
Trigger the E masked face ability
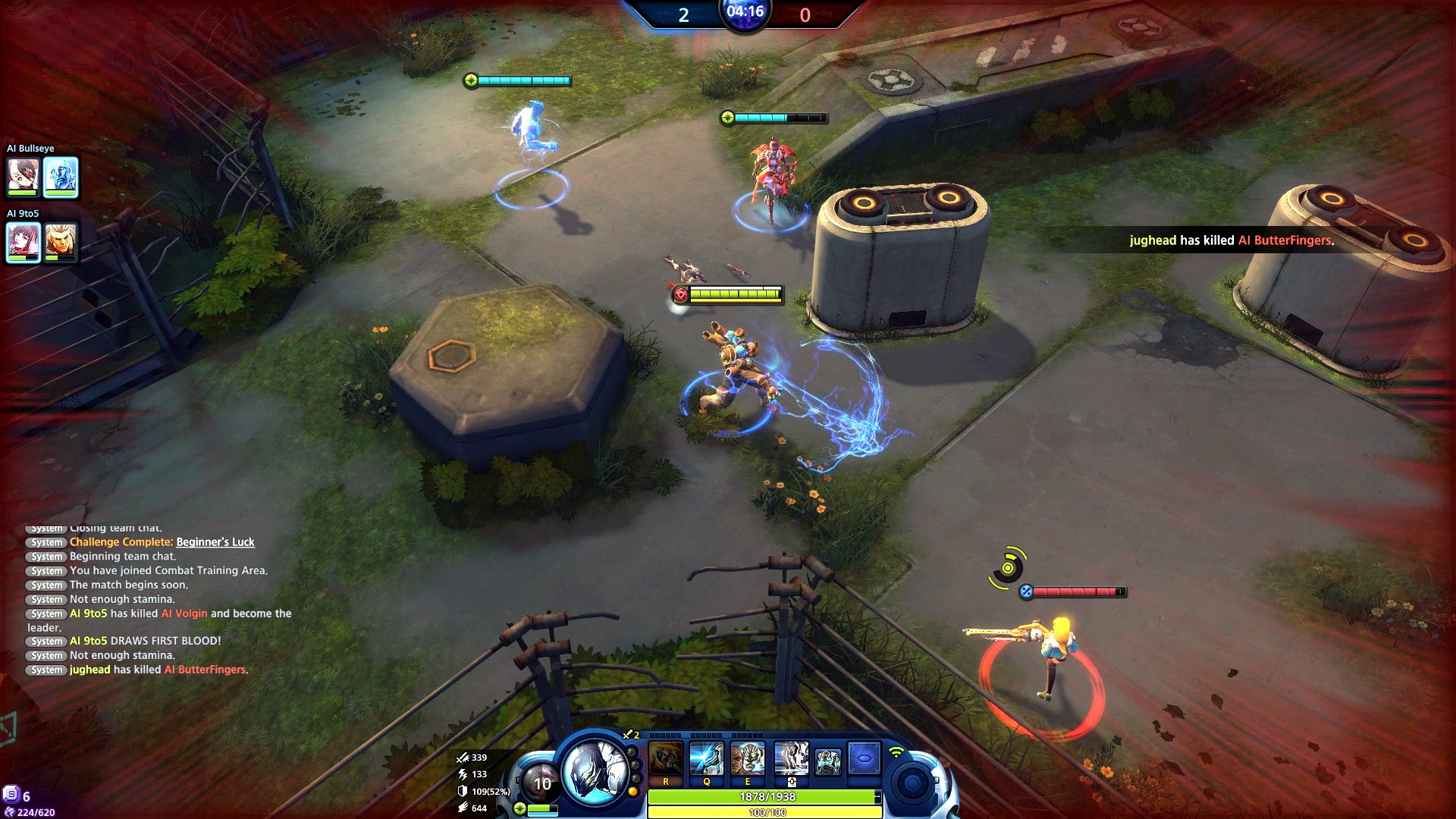coord(748,759)
